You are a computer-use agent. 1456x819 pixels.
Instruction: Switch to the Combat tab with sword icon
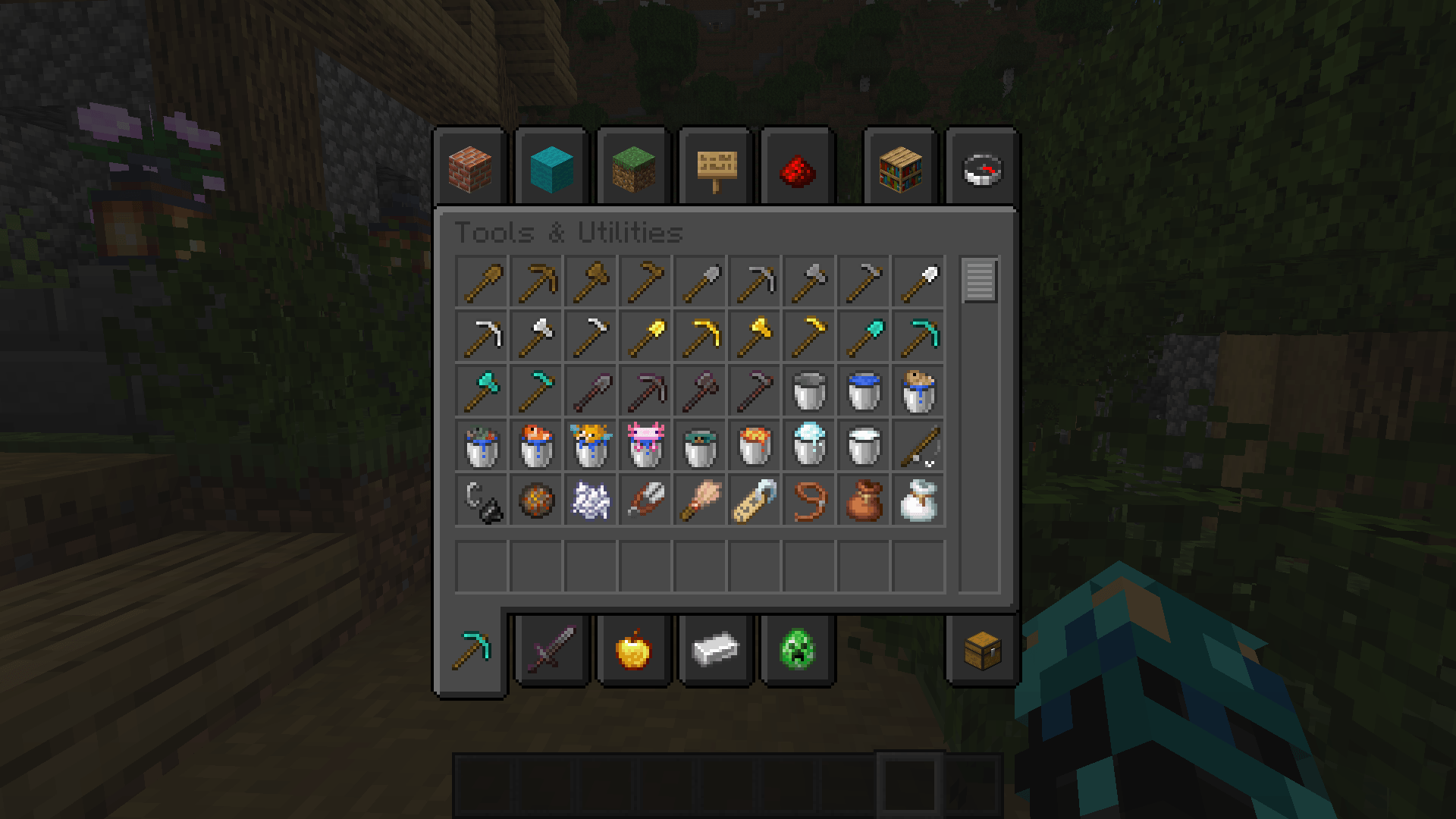[x=551, y=651]
